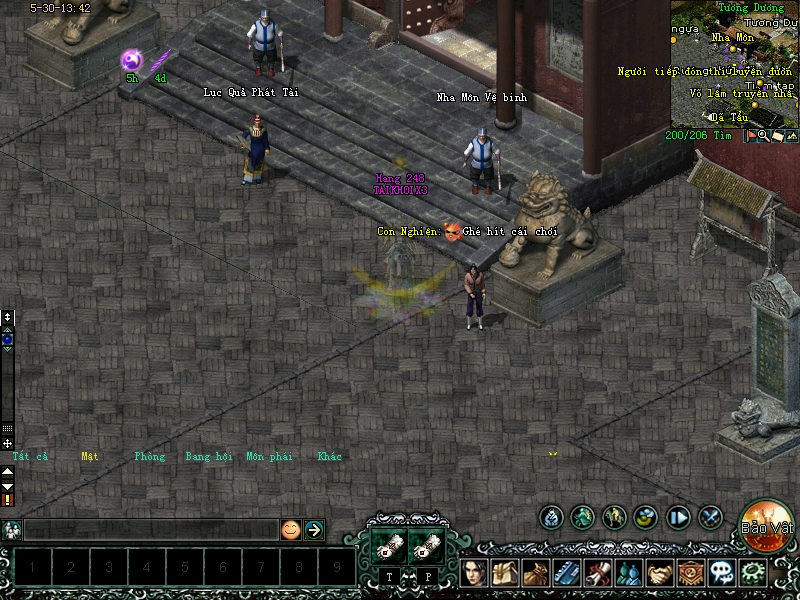Click the red flag minimap button

coord(749,136)
